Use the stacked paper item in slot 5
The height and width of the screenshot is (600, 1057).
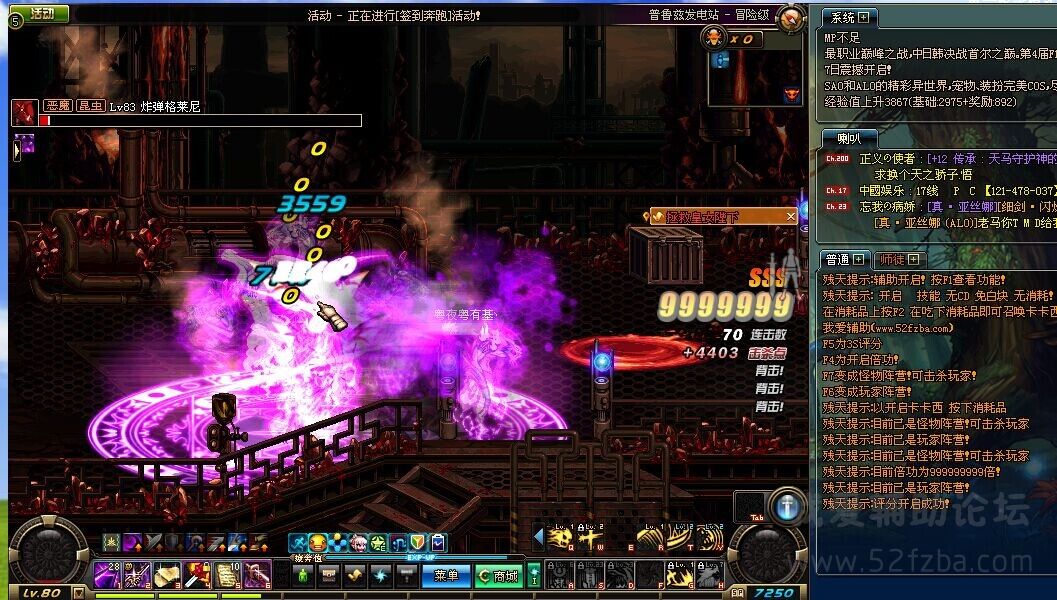pos(229,575)
